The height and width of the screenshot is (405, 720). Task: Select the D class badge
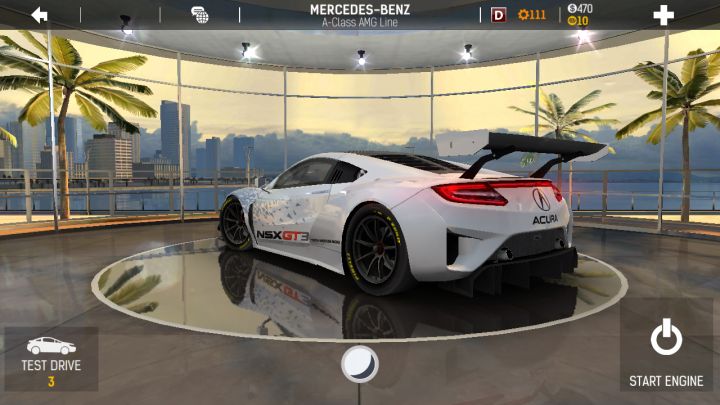click(x=498, y=14)
